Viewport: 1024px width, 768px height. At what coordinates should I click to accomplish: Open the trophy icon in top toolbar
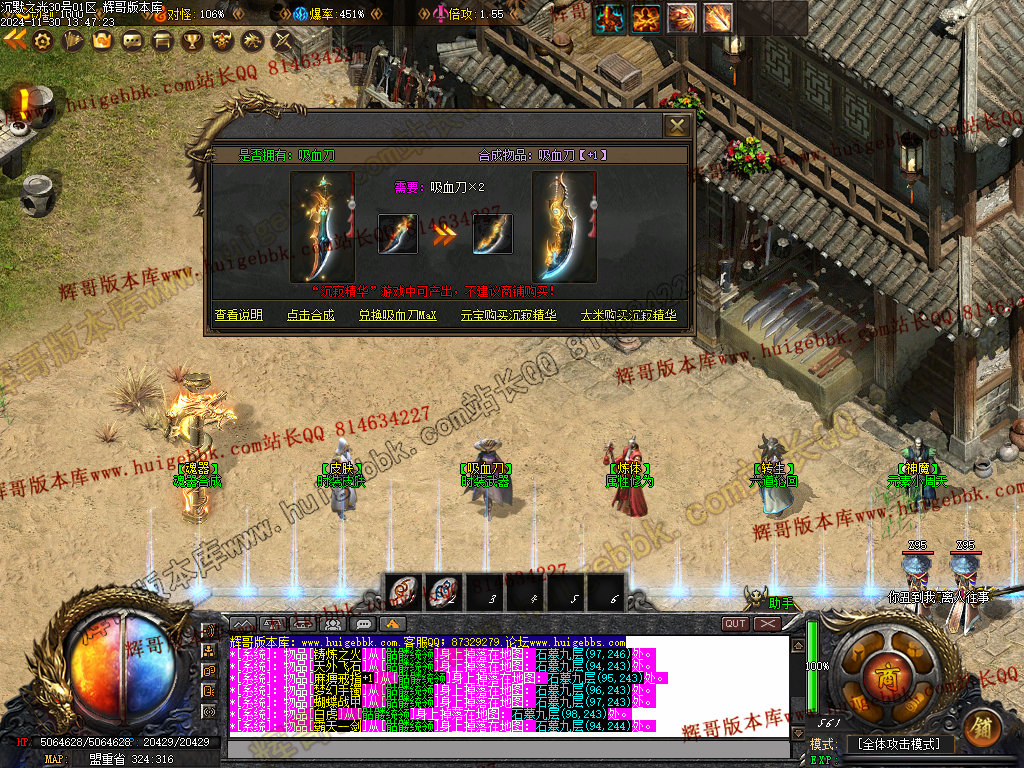click(191, 41)
